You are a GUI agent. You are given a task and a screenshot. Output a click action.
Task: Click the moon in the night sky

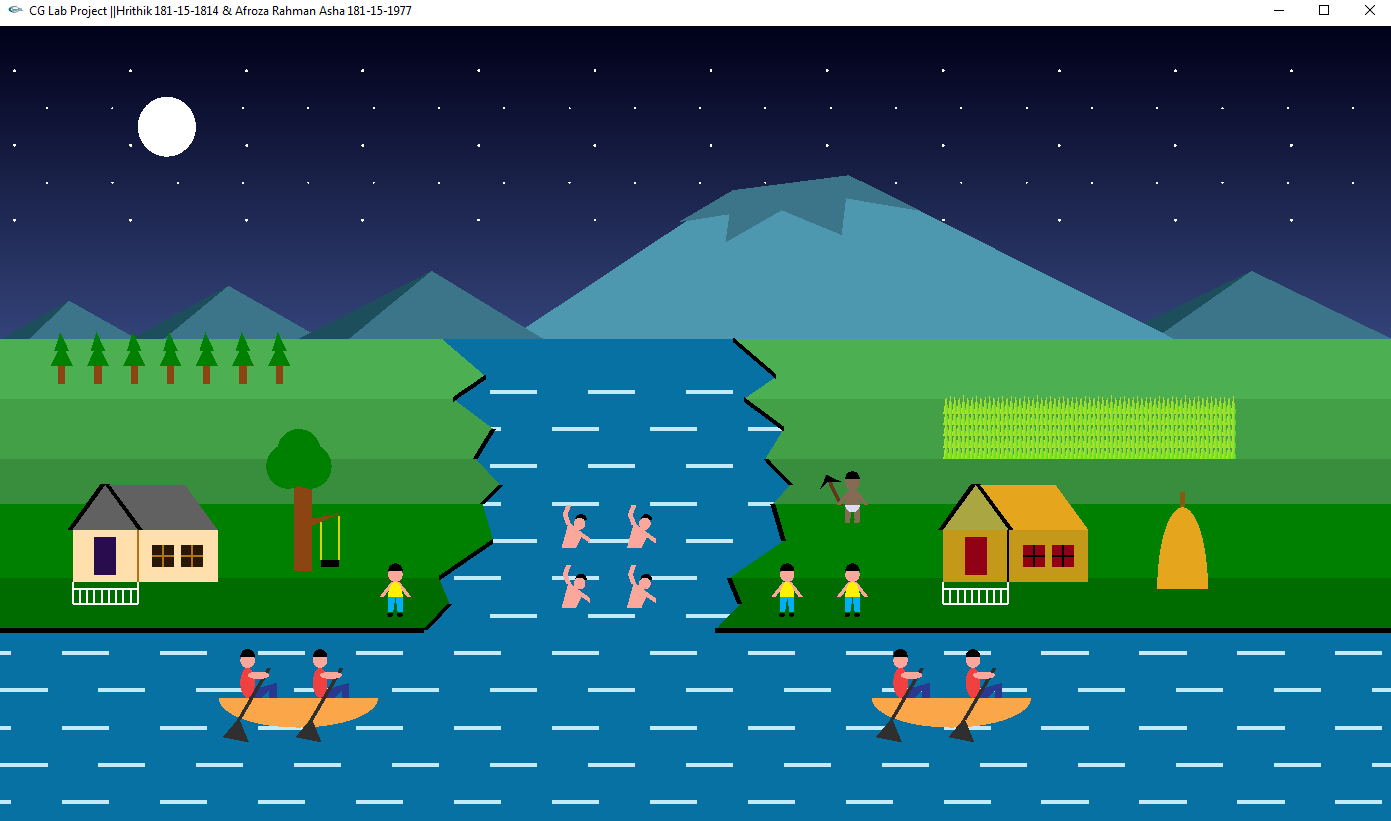[x=167, y=127]
